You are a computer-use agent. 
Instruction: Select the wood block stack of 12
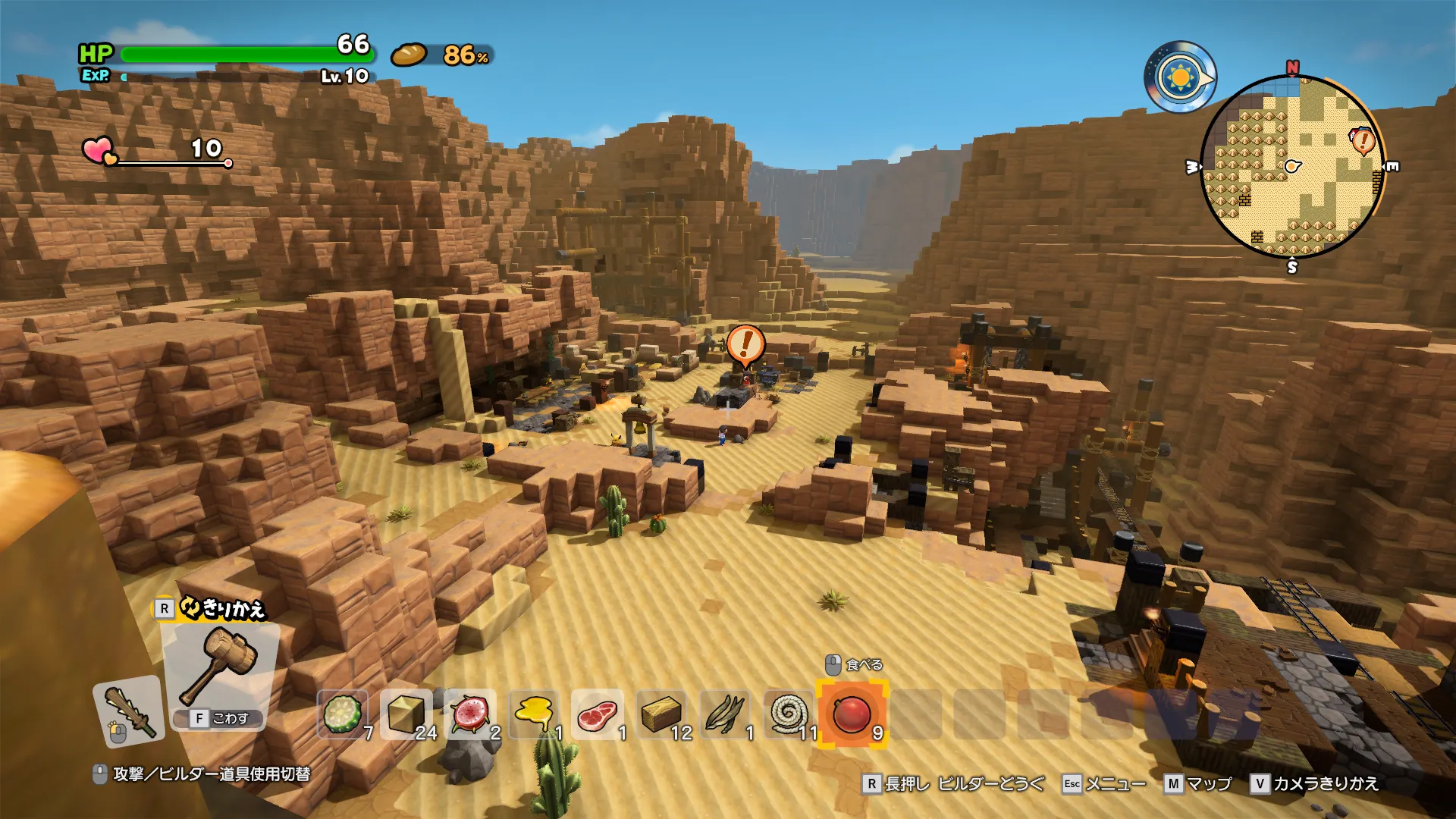[661, 714]
